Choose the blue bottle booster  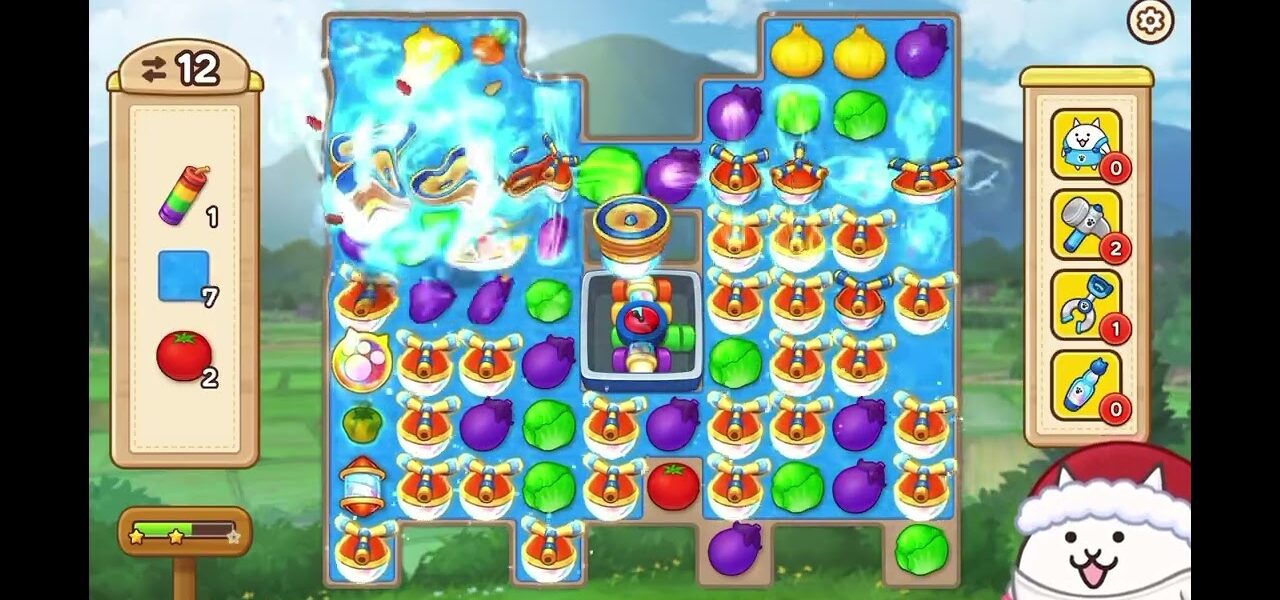1085,385
